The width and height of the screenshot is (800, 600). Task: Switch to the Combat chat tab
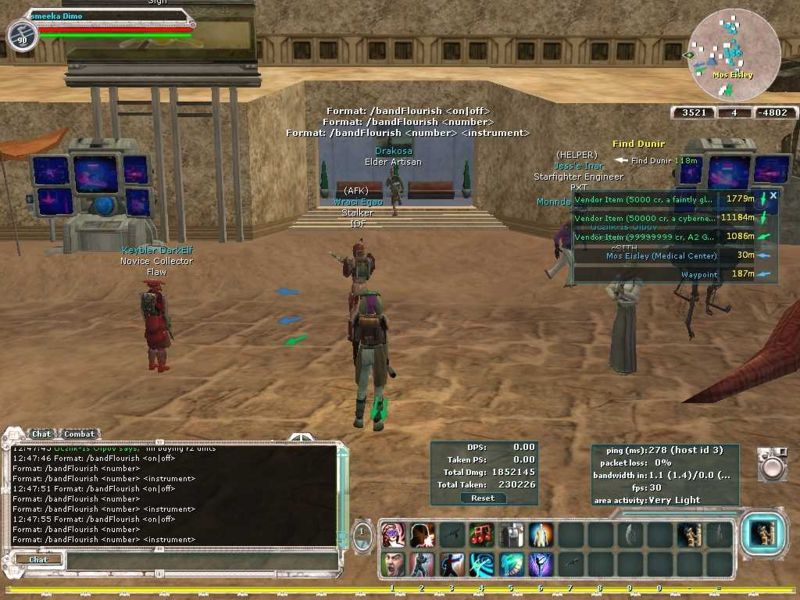[79, 434]
